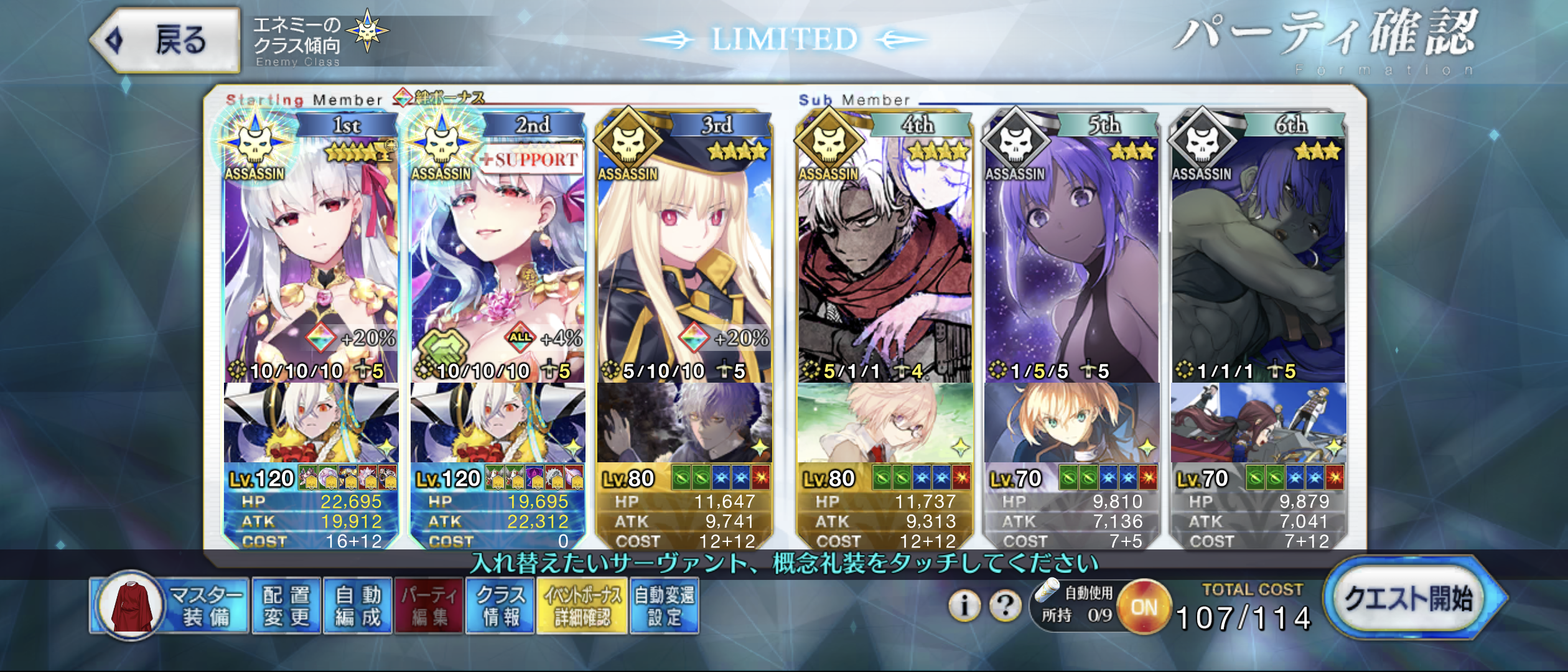The height and width of the screenshot is (672, 1568).
Task: Use 自動編成 auto formation
Action: click(x=357, y=606)
